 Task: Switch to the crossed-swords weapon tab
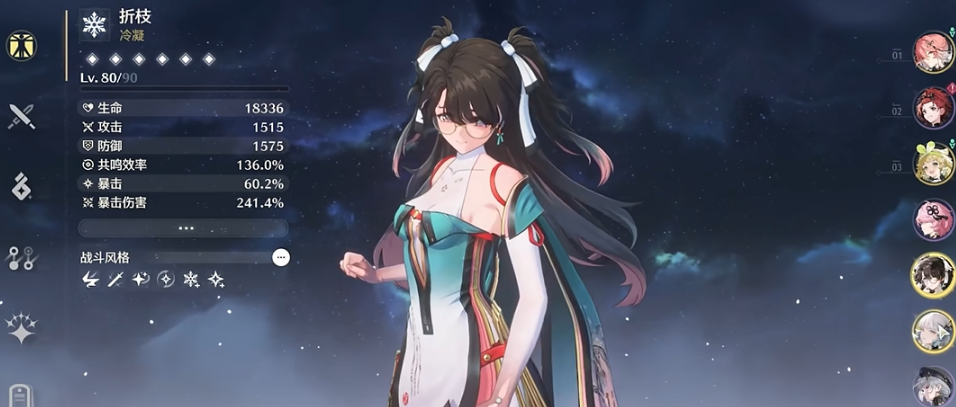(x=21, y=116)
